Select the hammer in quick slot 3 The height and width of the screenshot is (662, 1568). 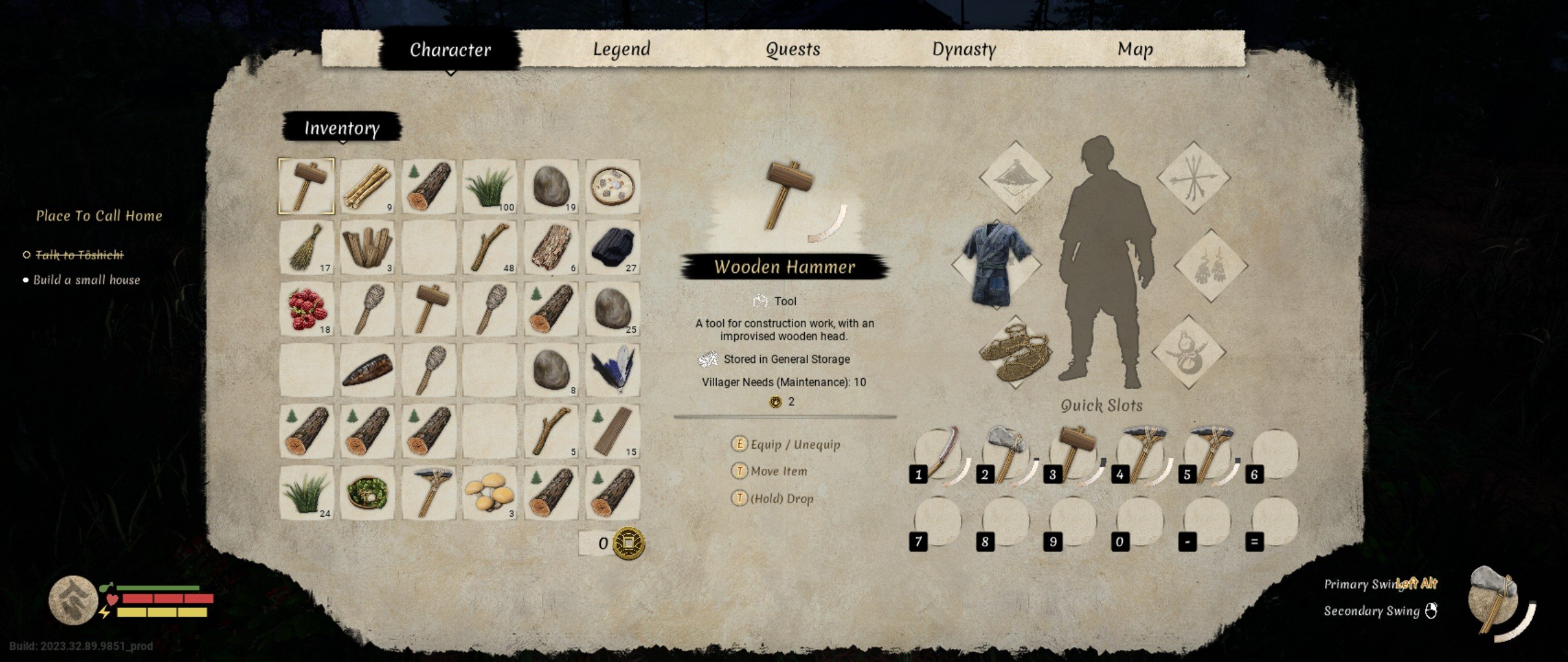click(1074, 455)
